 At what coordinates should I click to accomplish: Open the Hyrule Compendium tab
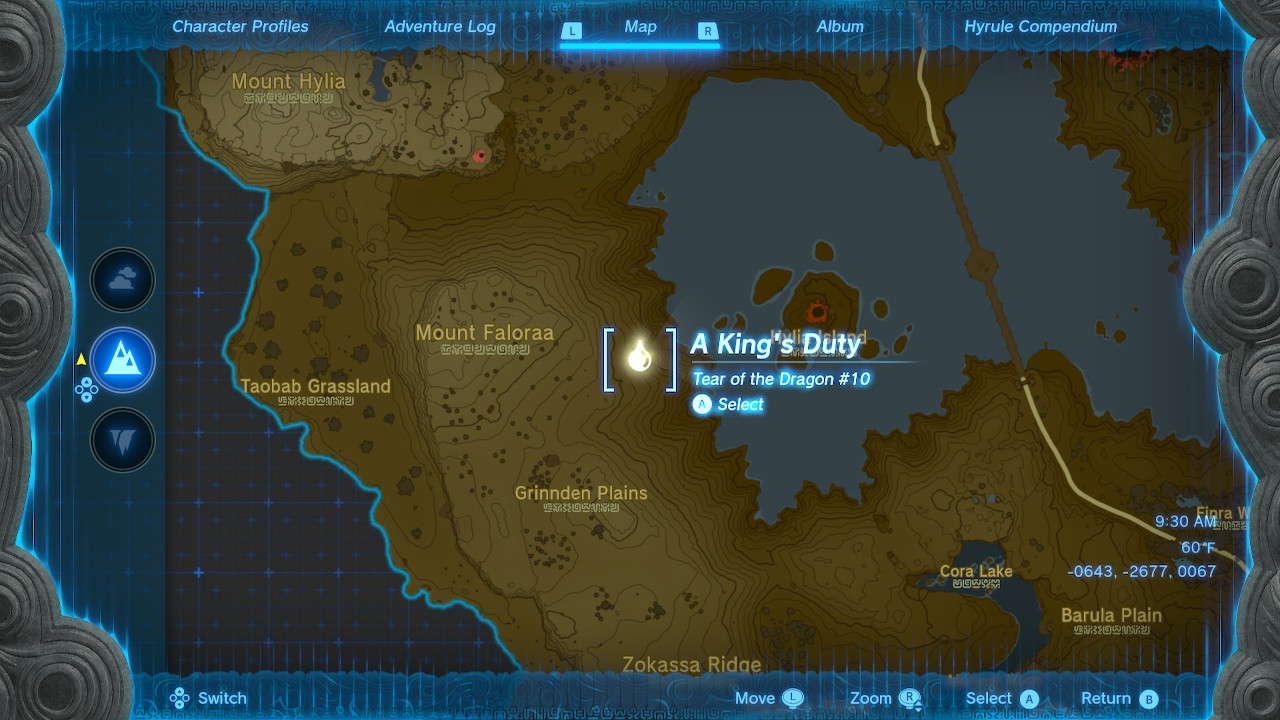click(x=1041, y=27)
